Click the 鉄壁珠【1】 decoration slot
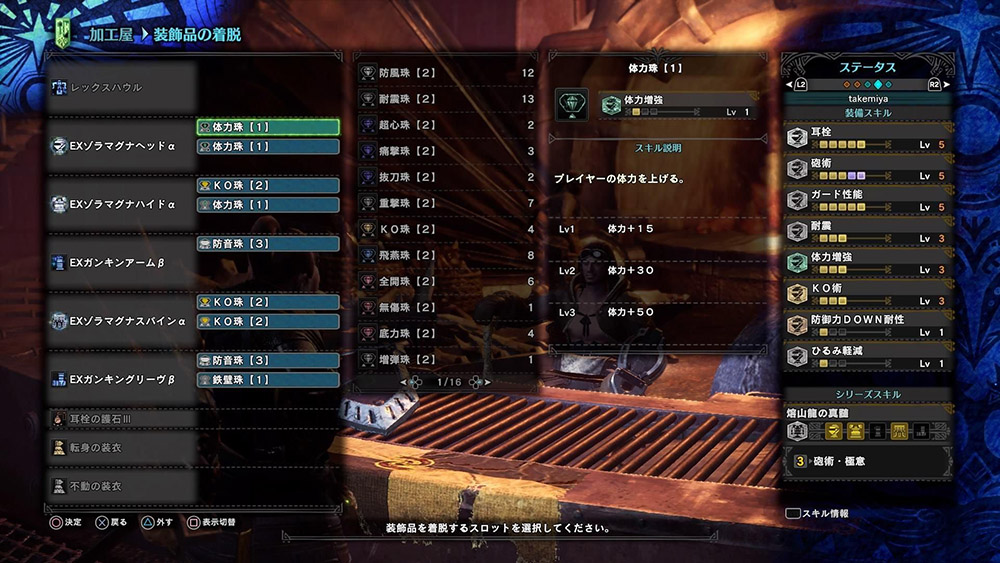Screen dimensions: 1000x563 (268, 380)
